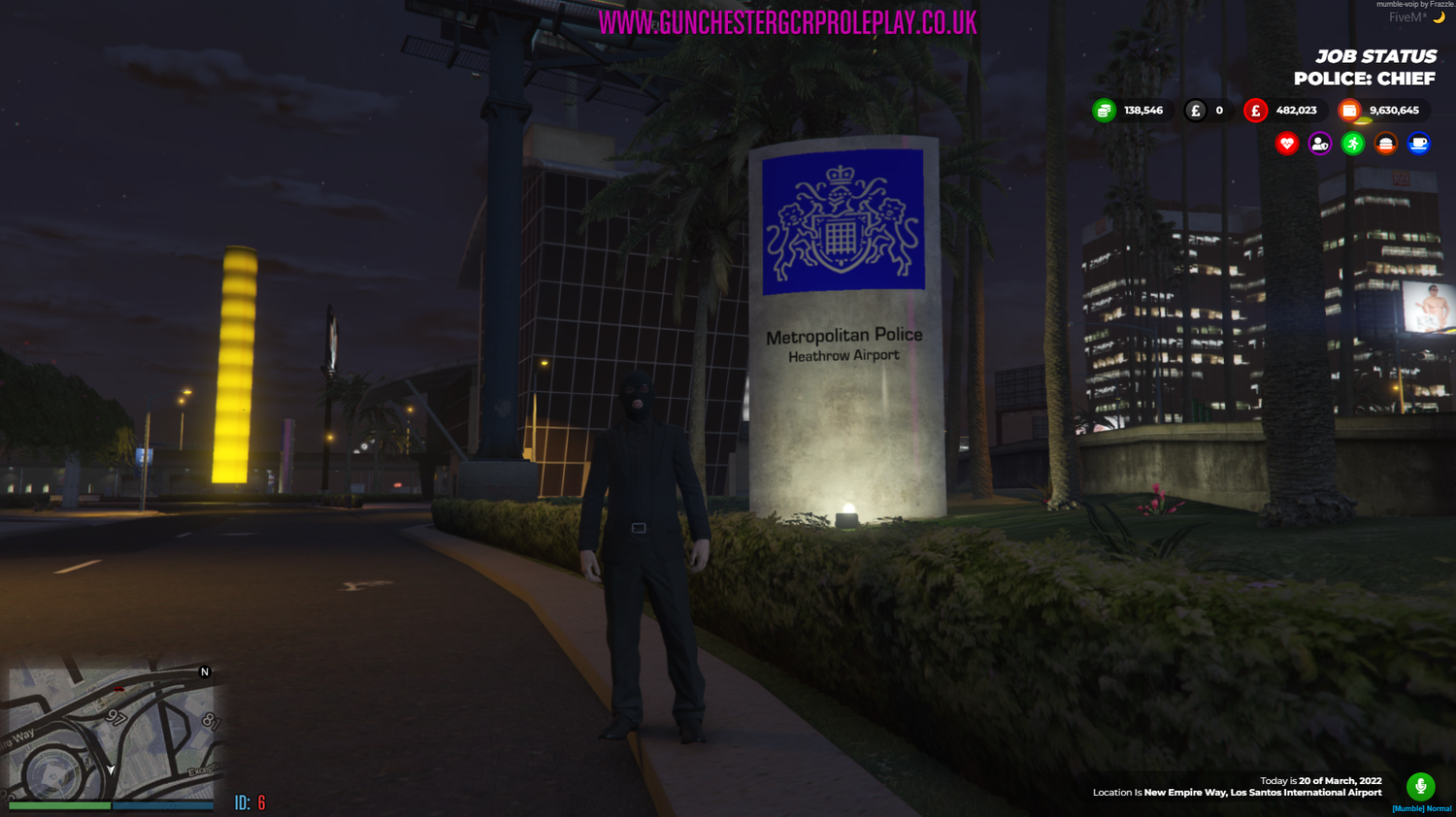The height and width of the screenshot is (817, 1456).
Task: Click the burger hunger icon
Action: point(1385,143)
